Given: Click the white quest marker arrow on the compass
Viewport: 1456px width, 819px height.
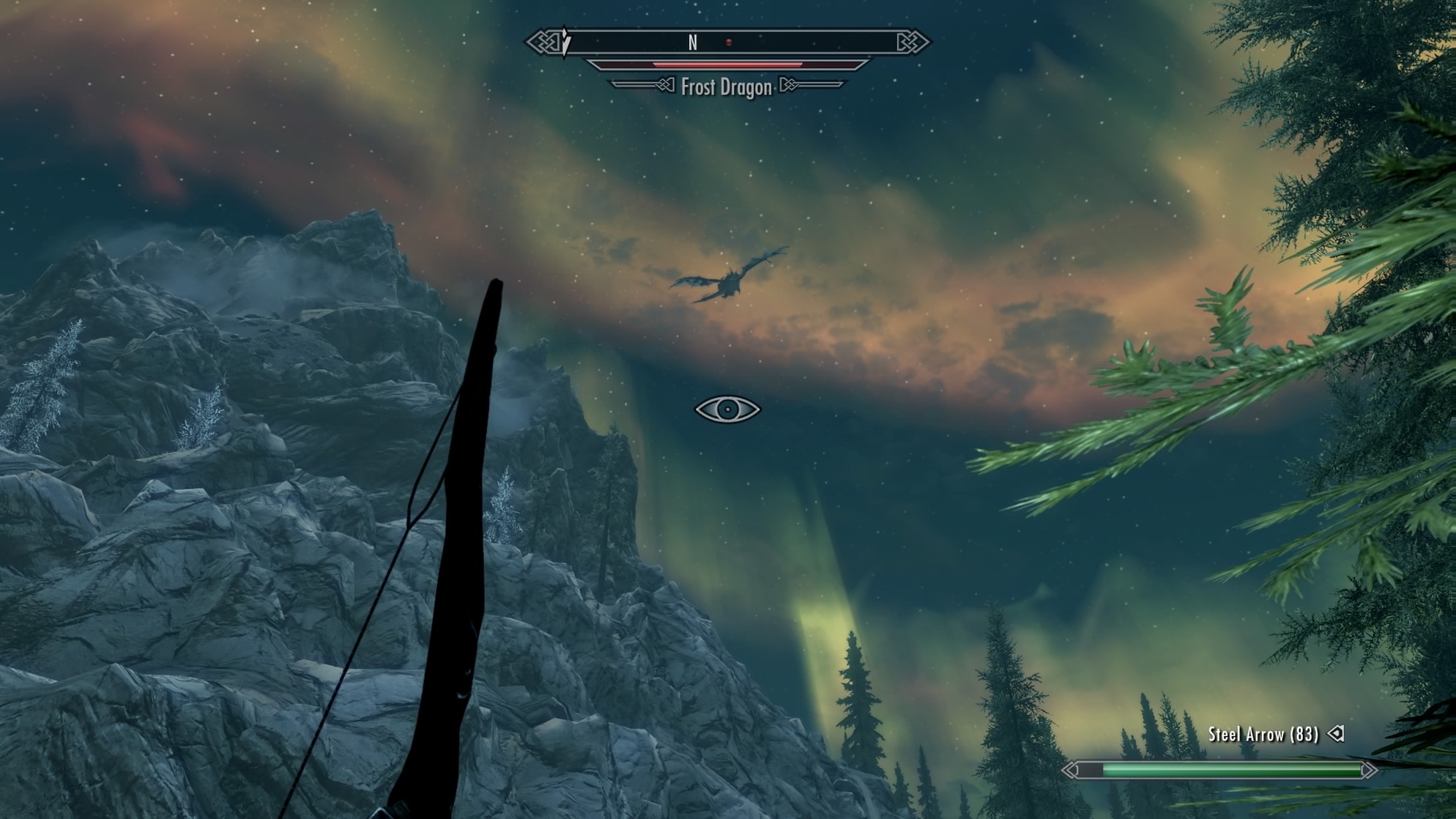Looking at the screenshot, I should coord(564,42).
